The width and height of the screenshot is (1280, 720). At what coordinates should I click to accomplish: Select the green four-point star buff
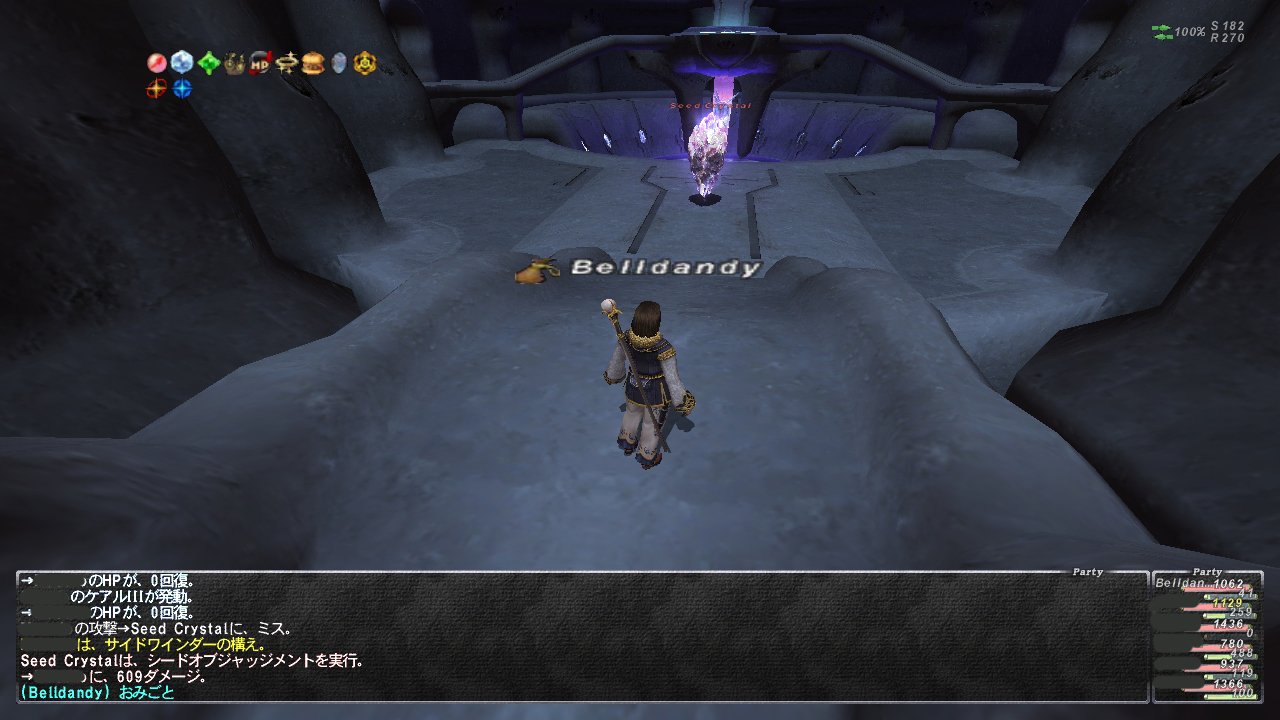click(x=208, y=63)
